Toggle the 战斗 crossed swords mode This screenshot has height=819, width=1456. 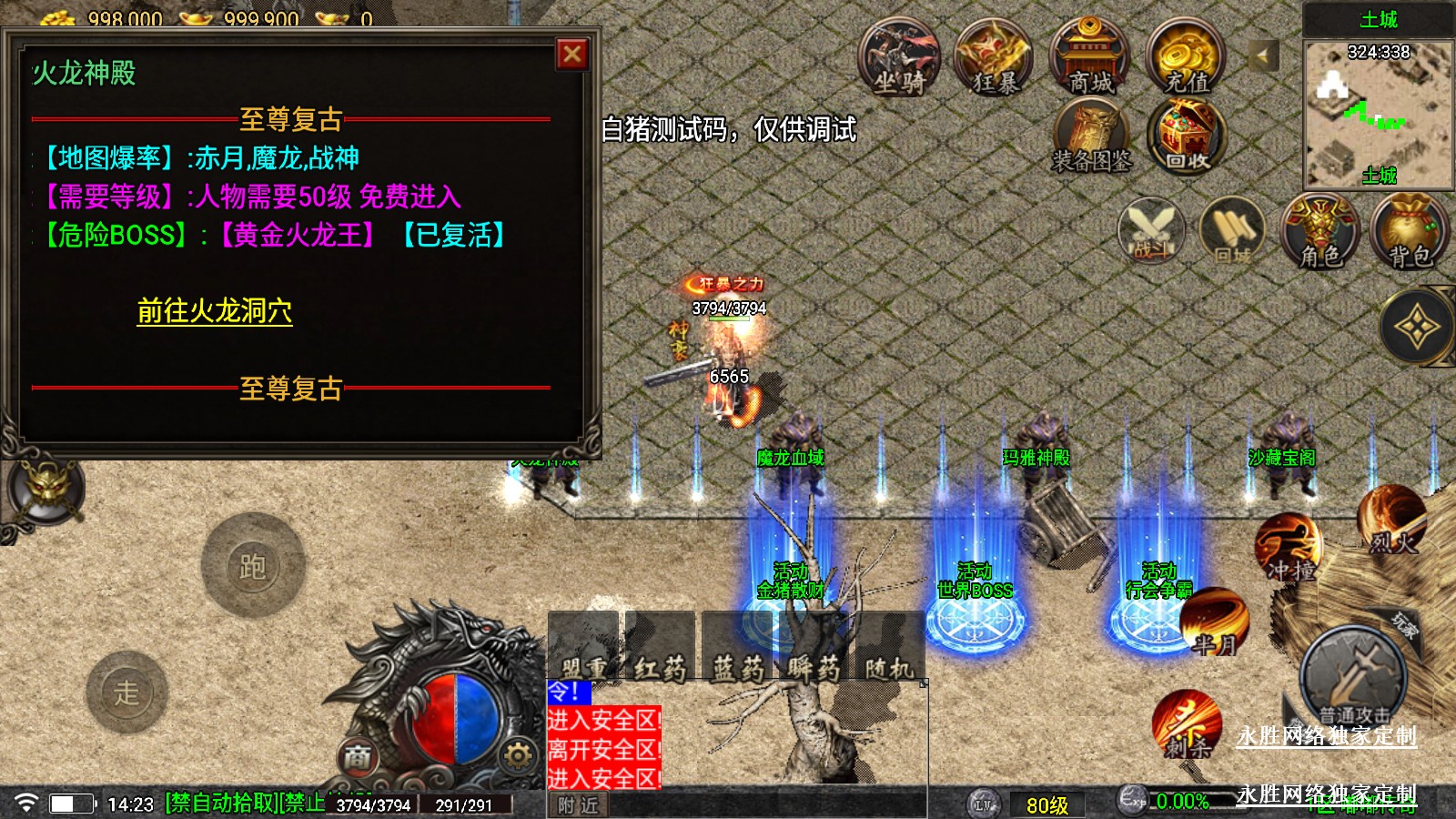tap(1151, 232)
